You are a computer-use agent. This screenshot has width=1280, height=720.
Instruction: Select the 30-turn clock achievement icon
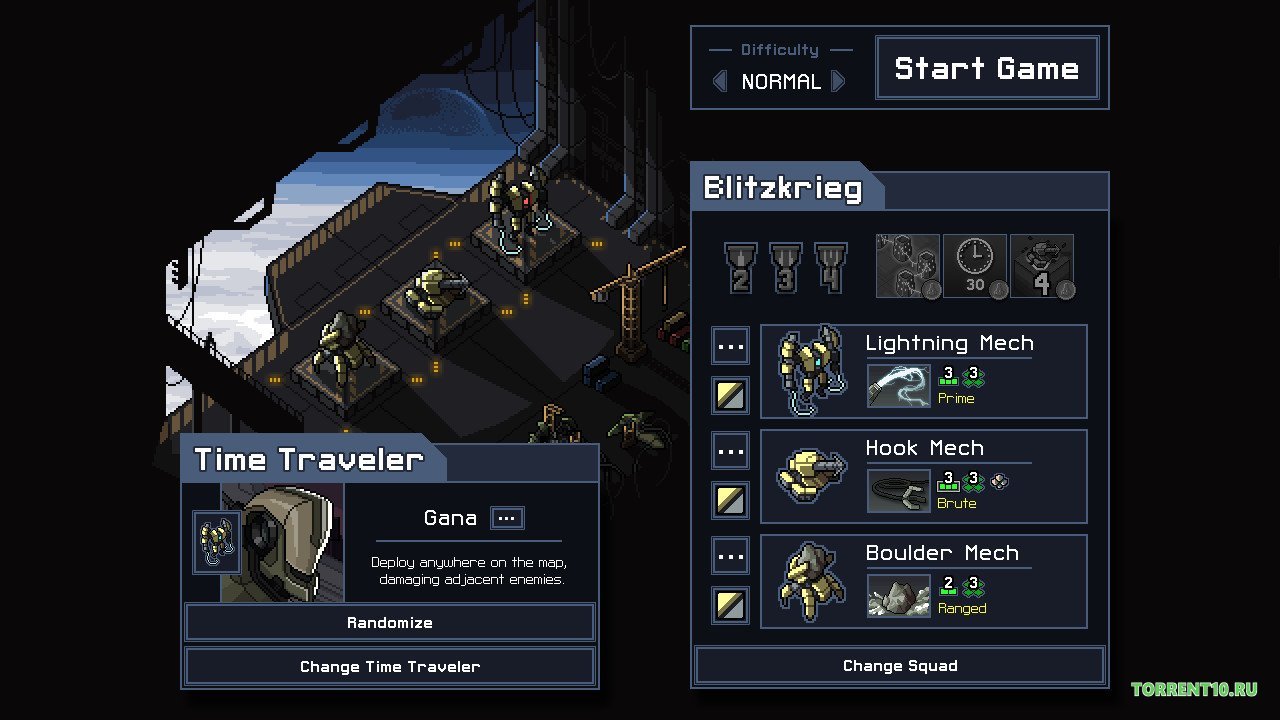tap(974, 265)
